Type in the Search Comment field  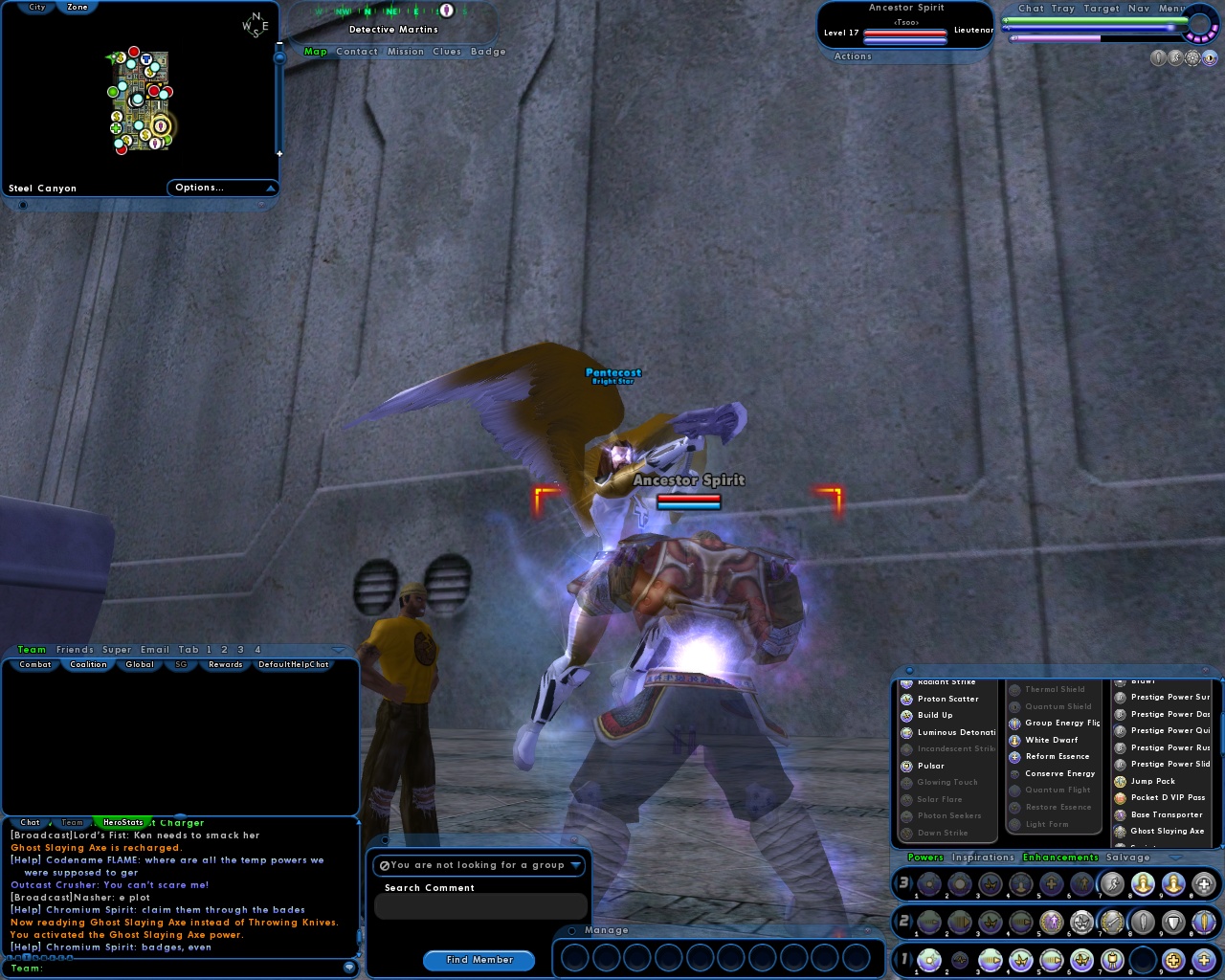[x=481, y=906]
